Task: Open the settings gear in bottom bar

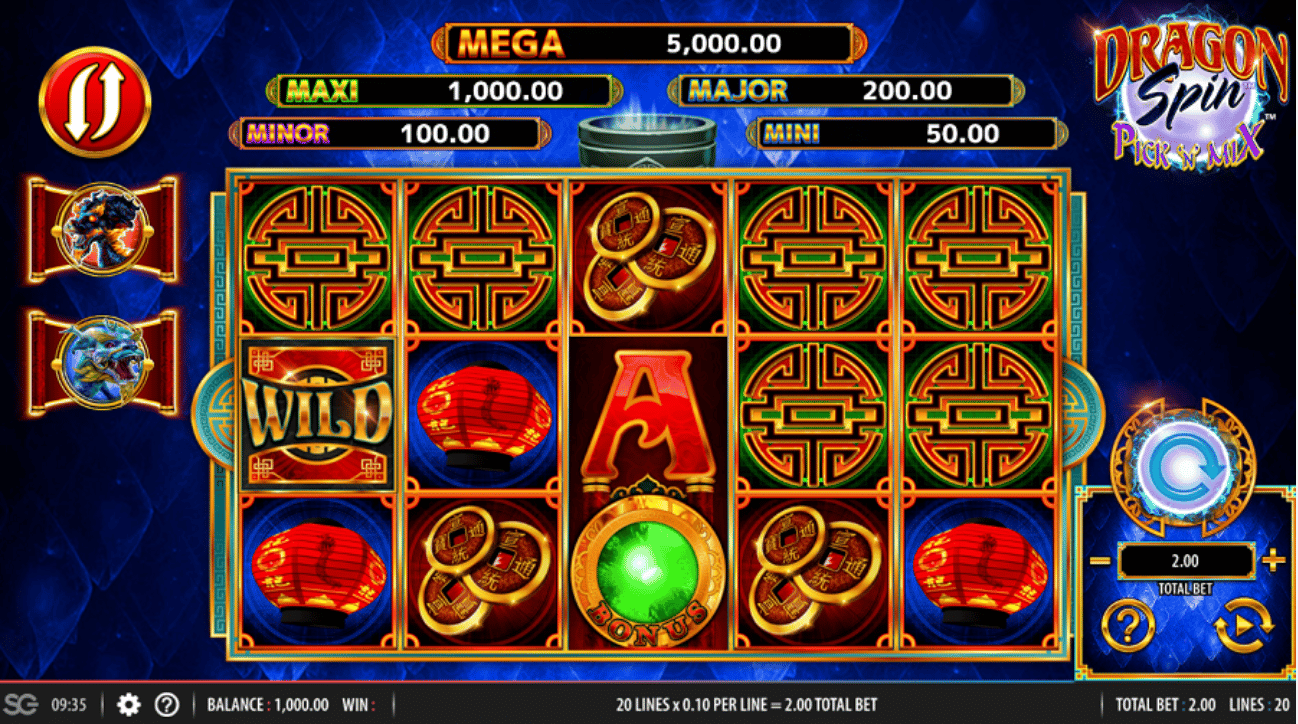Action: [126, 704]
